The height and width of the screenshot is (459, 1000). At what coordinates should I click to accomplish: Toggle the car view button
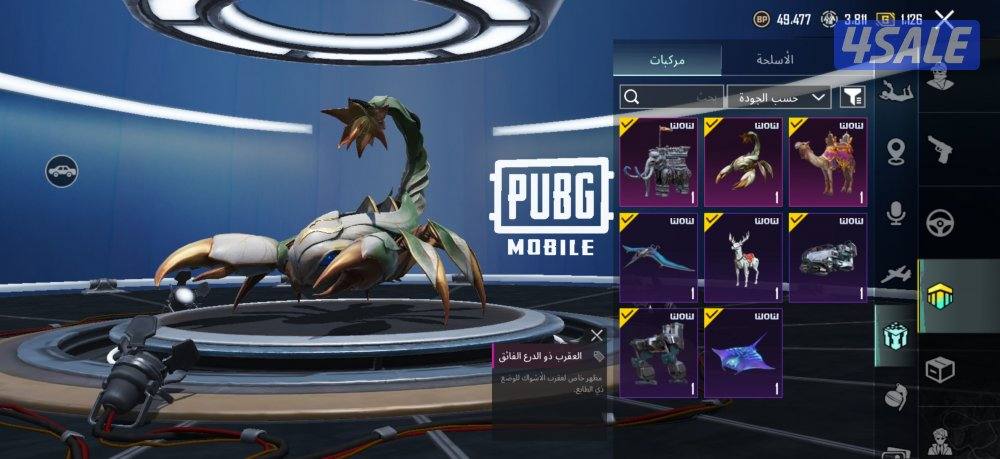pos(62,170)
